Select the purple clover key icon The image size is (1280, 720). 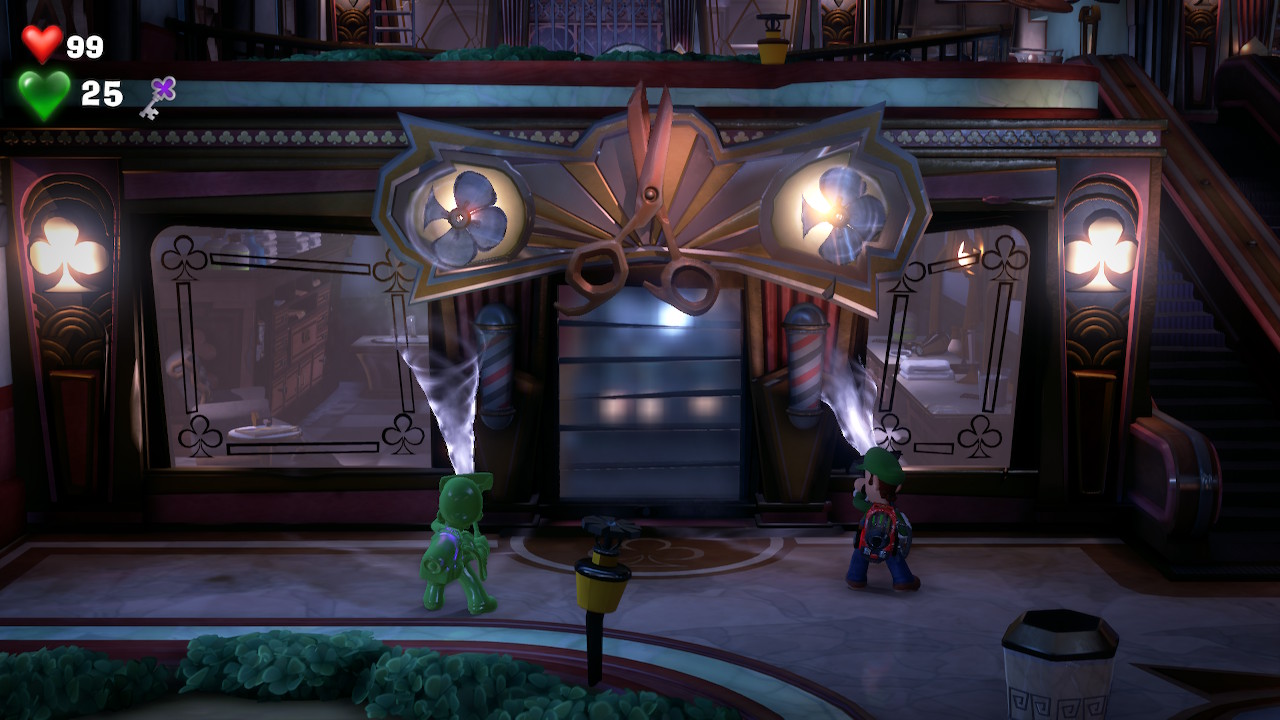pyautogui.click(x=158, y=96)
